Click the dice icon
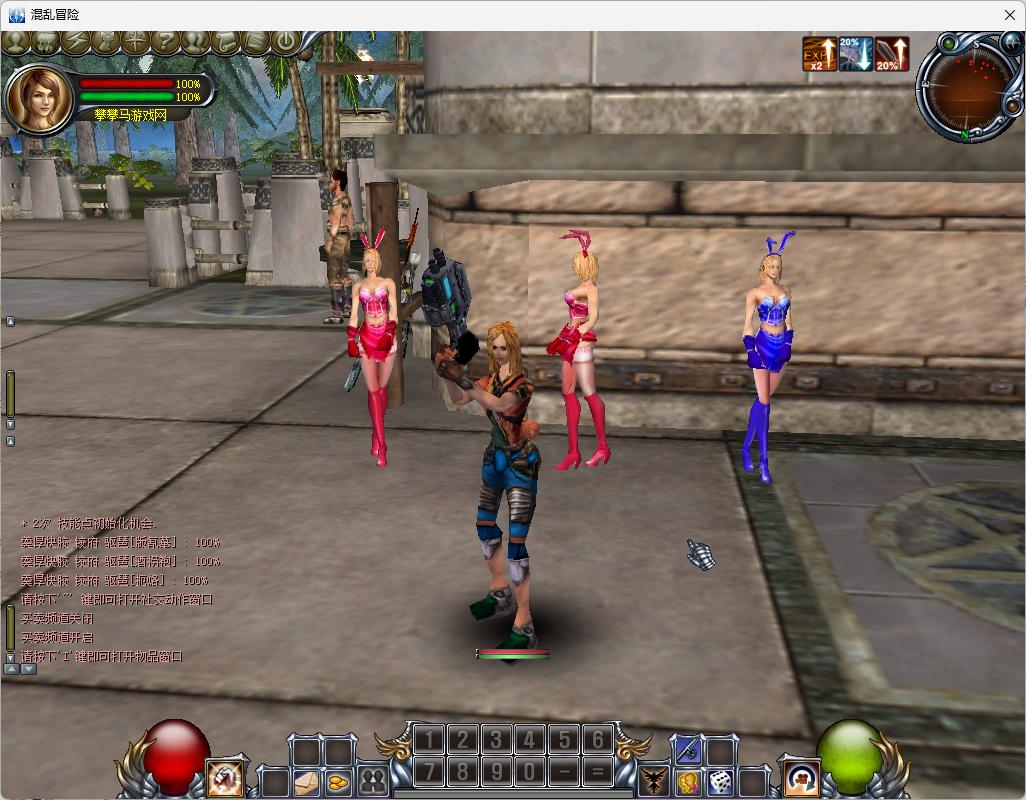Viewport: 1026px width, 800px height. click(x=720, y=781)
